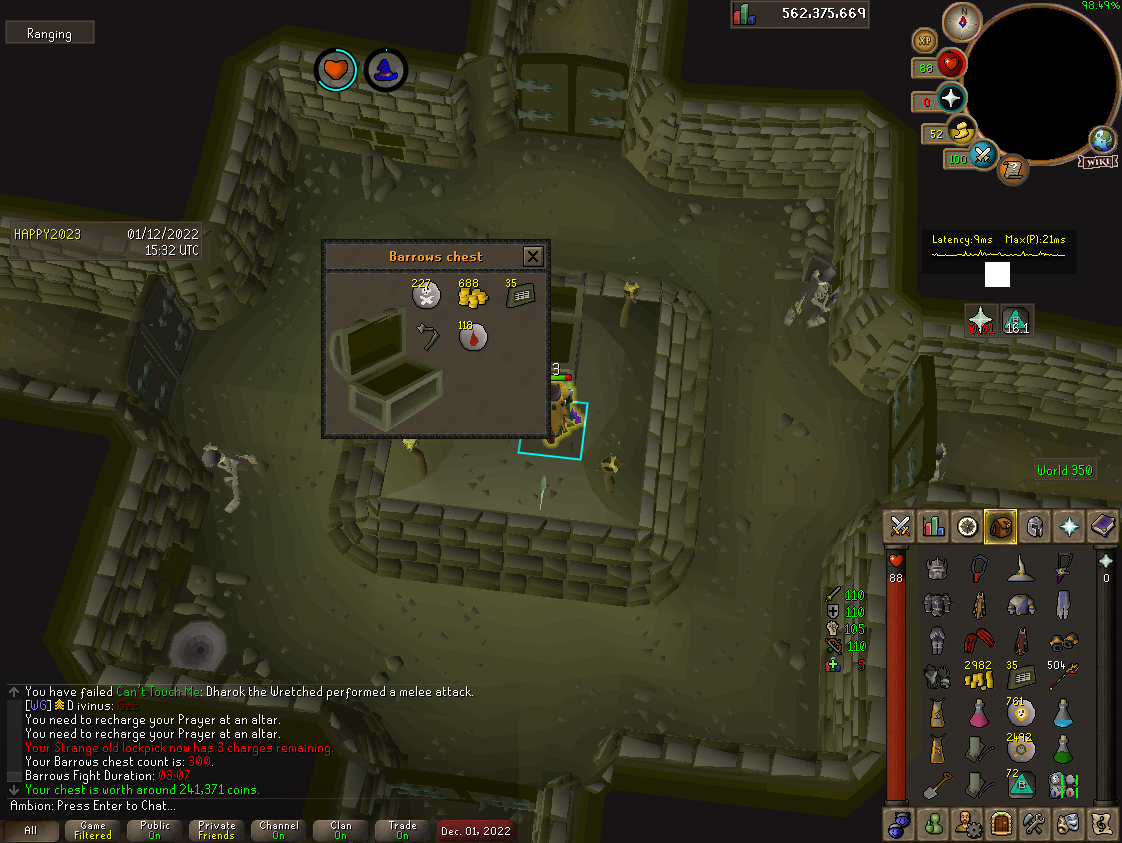The height and width of the screenshot is (843, 1122).
Task: Click the compass to face north
Action: click(962, 21)
